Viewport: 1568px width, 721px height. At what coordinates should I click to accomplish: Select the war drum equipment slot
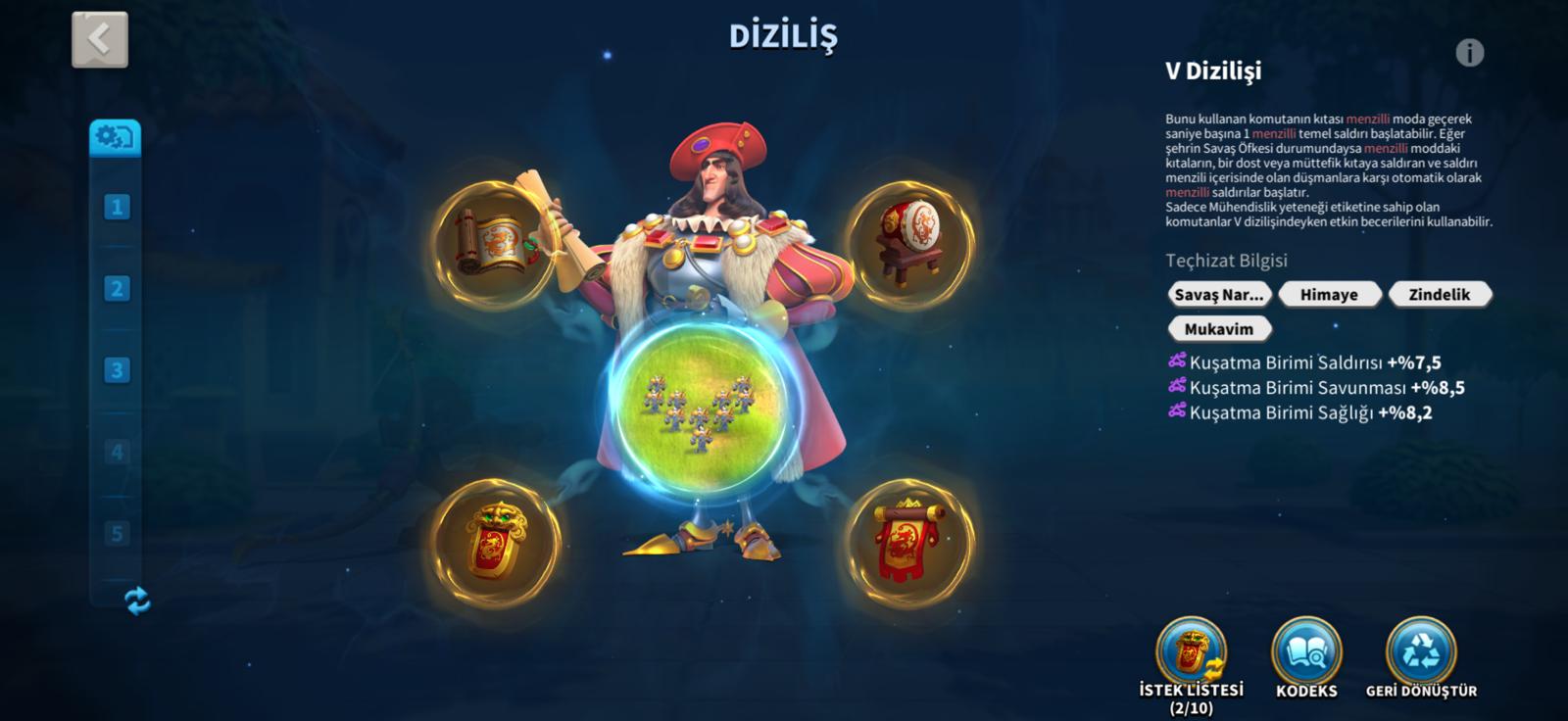point(910,245)
